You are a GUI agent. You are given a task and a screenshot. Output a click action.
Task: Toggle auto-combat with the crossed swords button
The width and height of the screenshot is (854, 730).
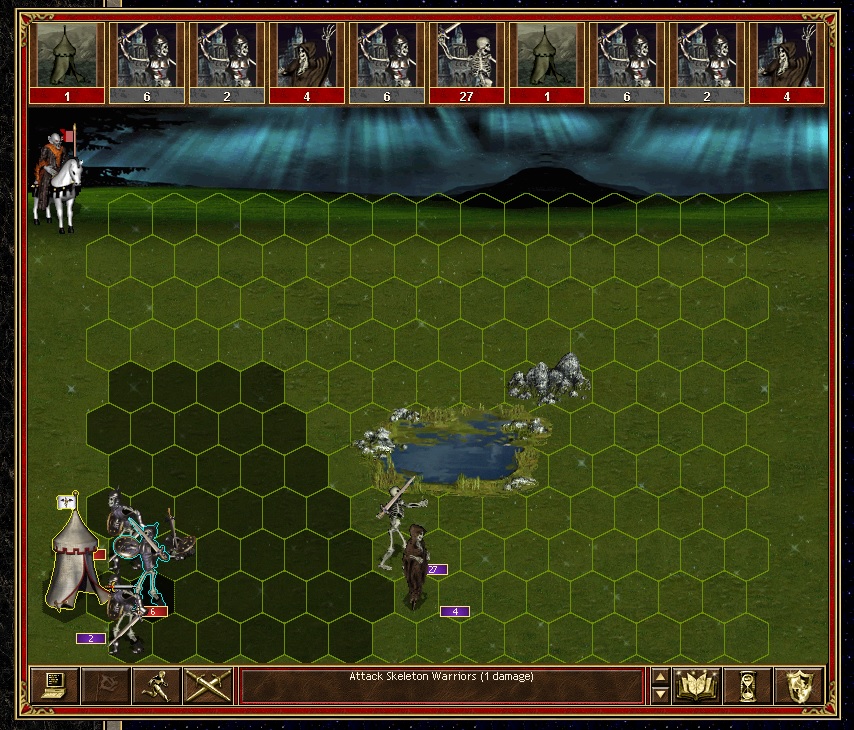208,685
